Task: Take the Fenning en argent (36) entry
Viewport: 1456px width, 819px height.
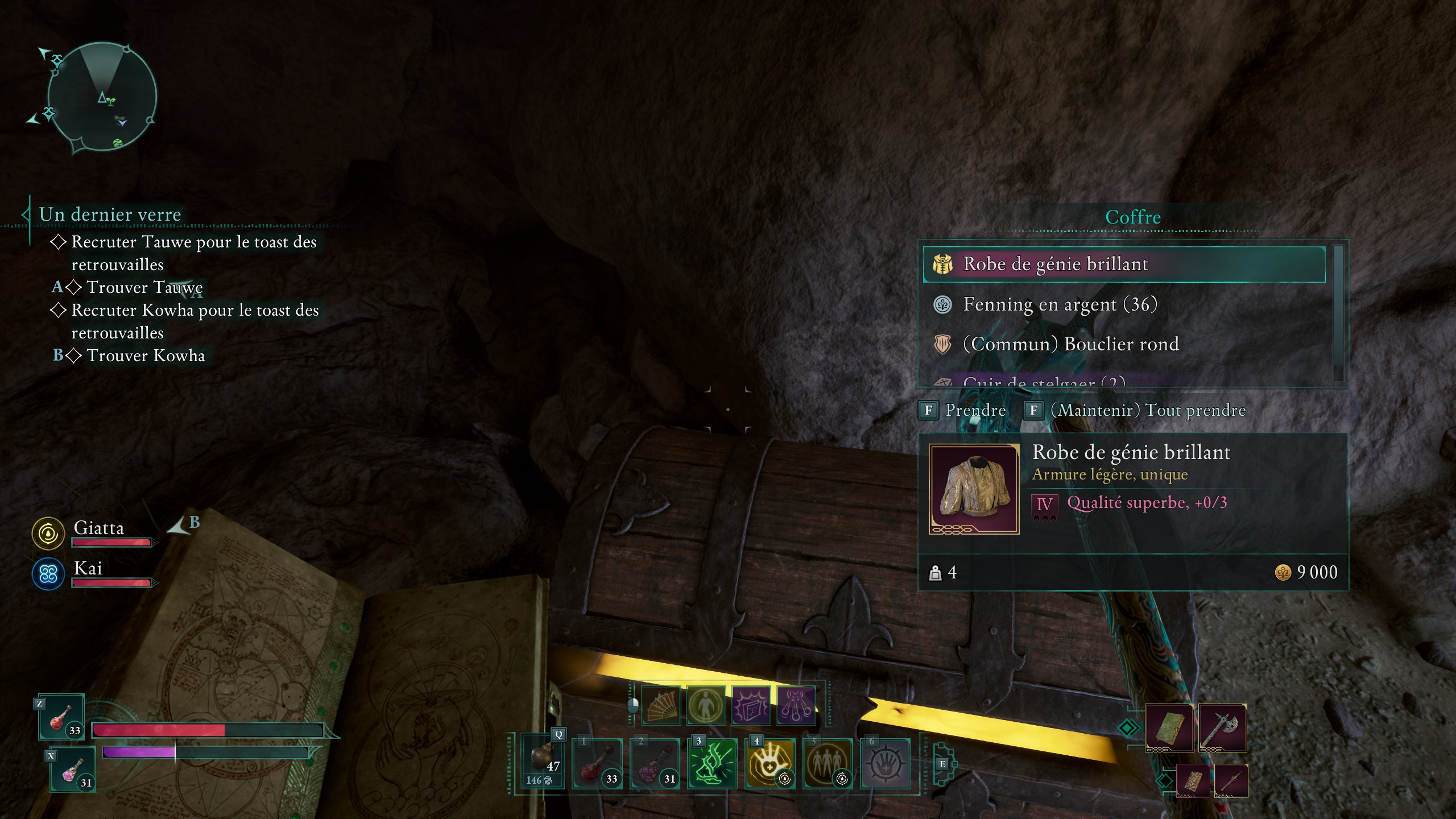Action: point(1060,305)
